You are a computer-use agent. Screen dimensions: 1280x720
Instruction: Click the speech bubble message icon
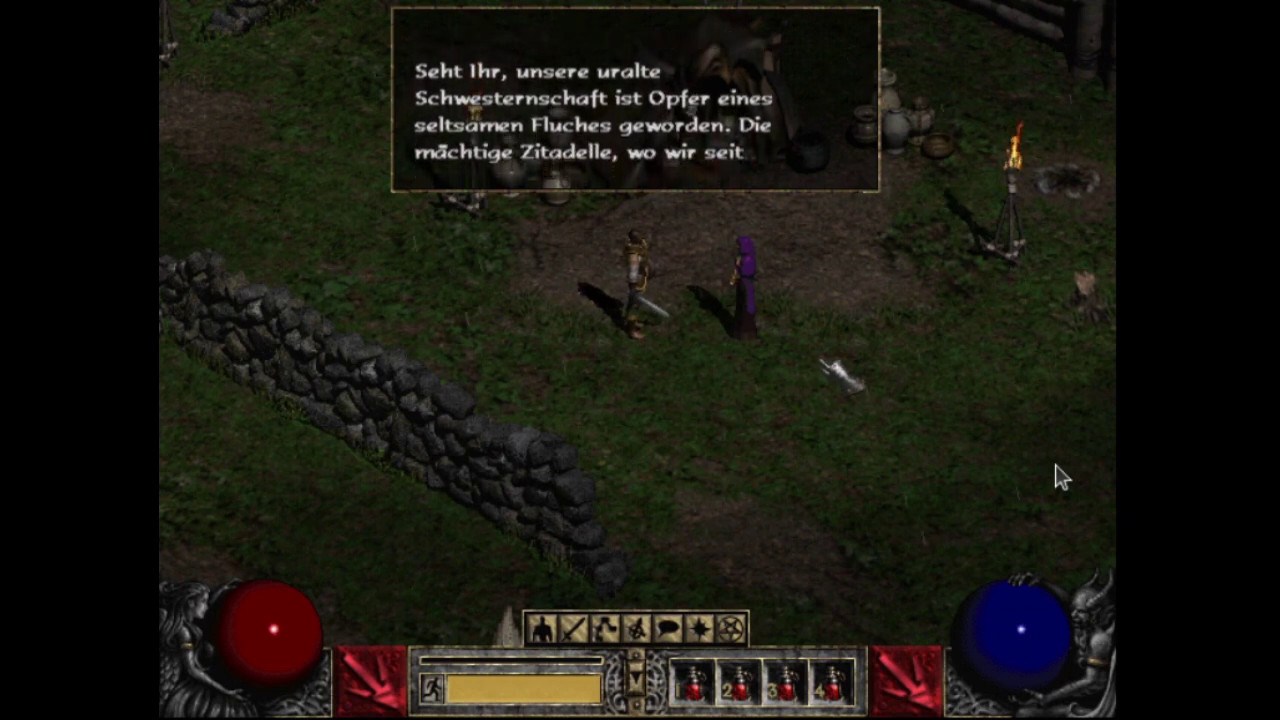pyautogui.click(x=668, y=629)
